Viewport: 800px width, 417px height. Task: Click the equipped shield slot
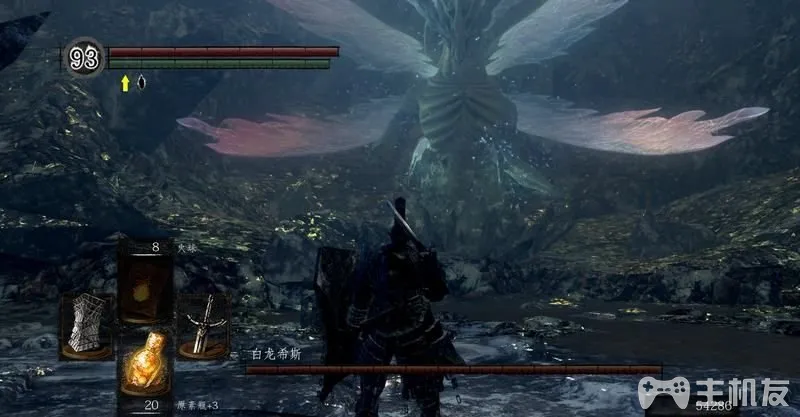[x=88, y=323]
